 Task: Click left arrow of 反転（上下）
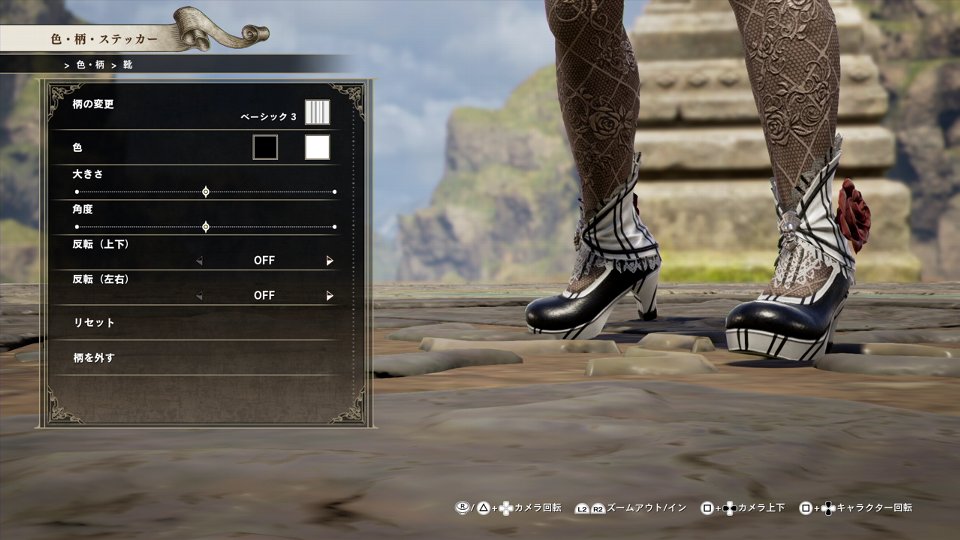tap(199, 261)
